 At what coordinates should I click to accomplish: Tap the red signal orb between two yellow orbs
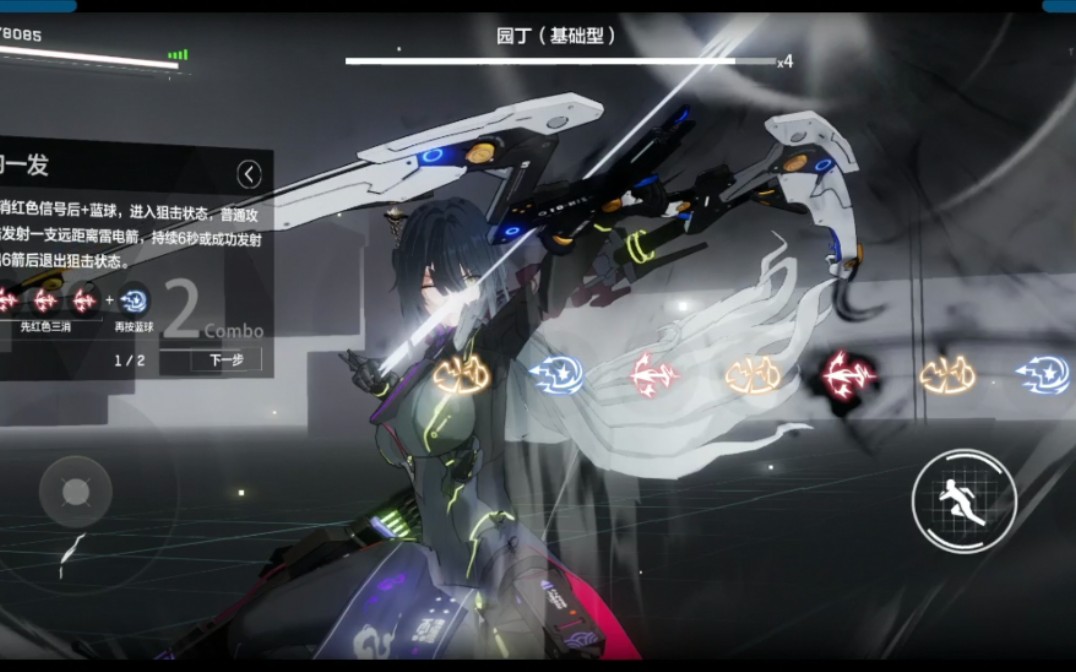tap(849, 375)
